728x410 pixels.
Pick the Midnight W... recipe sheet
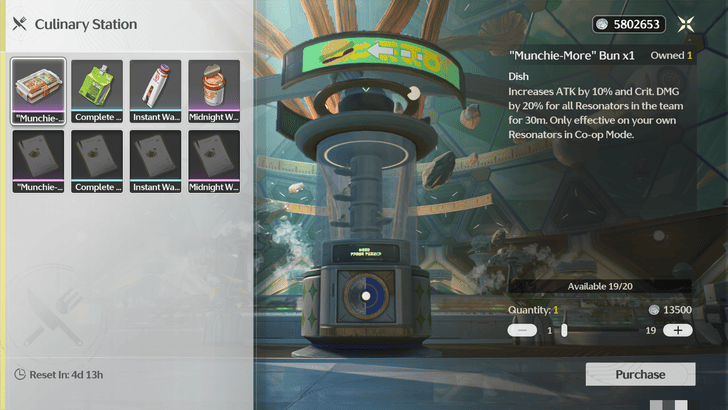click(x=214, y=160)
